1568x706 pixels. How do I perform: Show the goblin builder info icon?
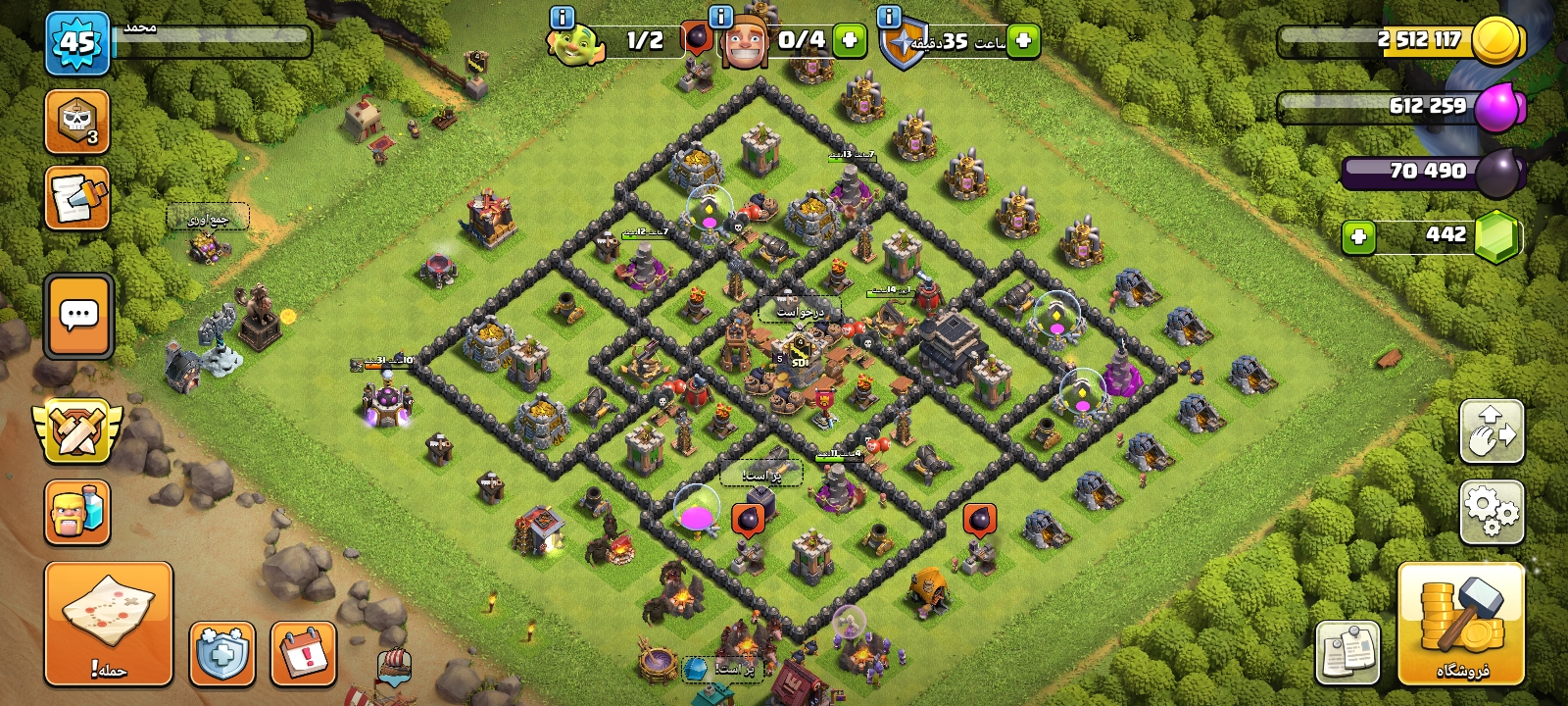pyautogui.click(x=562, y=17)
